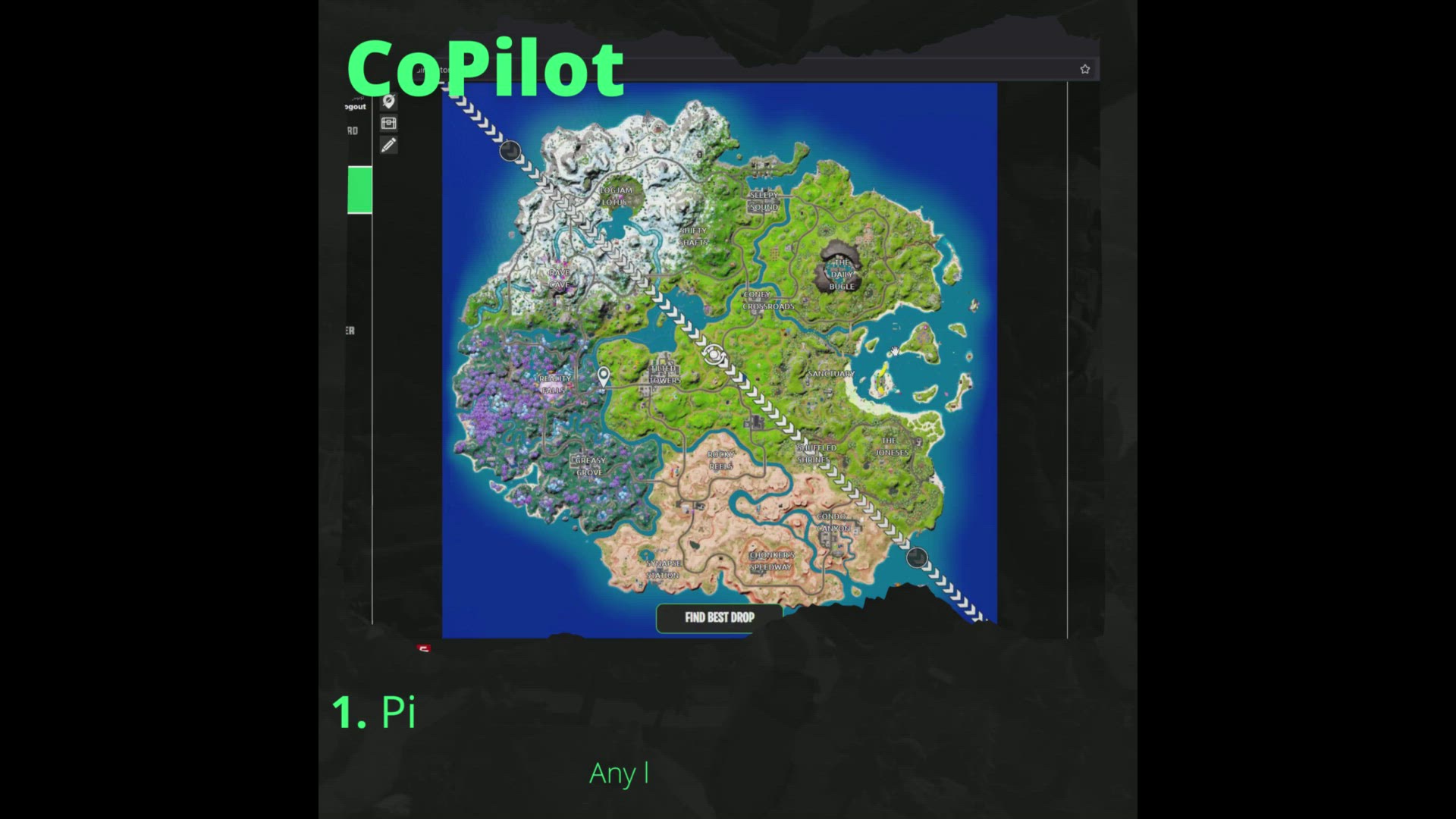1456x819 pixels.
Task: Click the green progress bar segment
Action: (359, 190)
